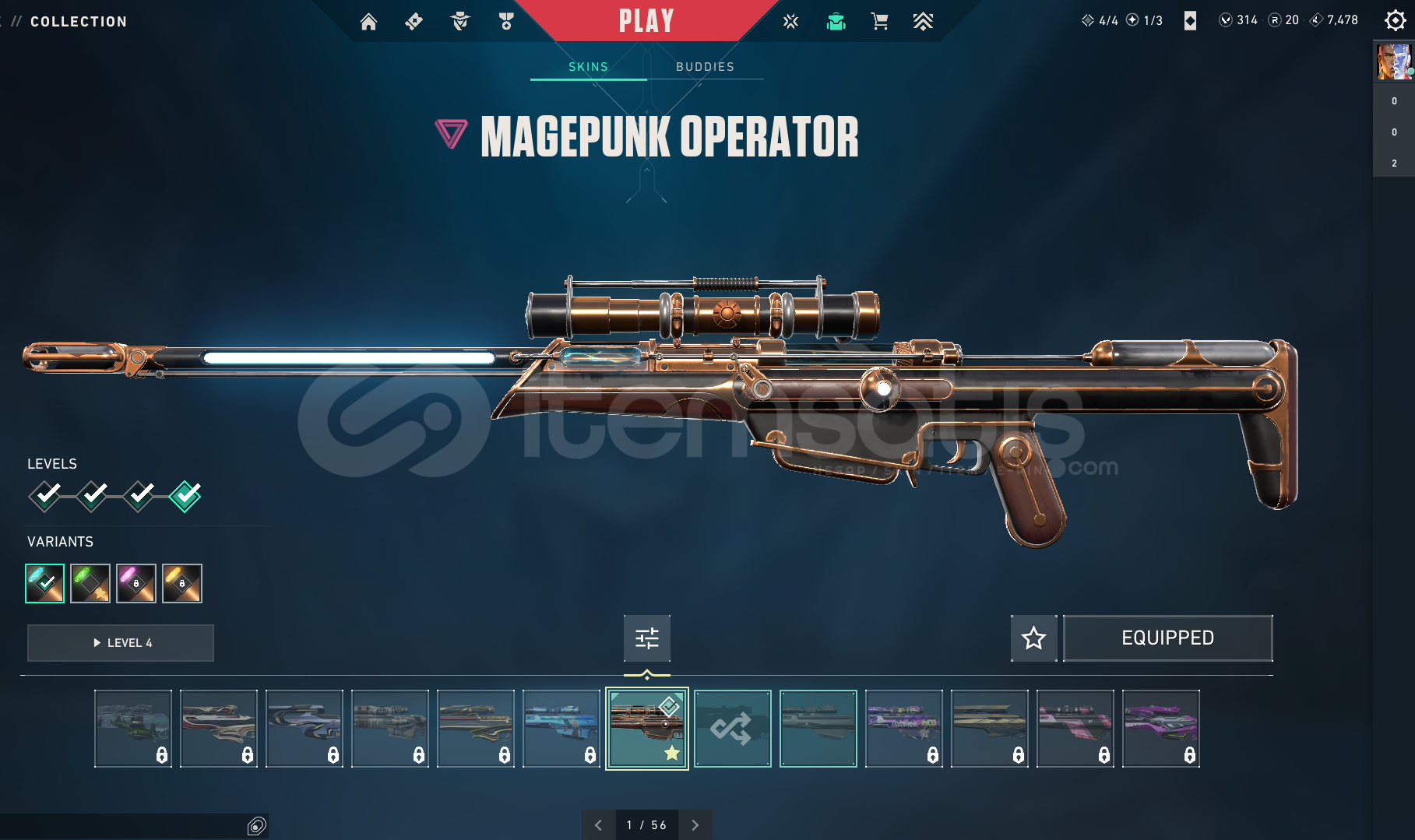Viewport: 1415px width, 840px height.
Task: Go to the home screen icon
Action: [368, 22]
